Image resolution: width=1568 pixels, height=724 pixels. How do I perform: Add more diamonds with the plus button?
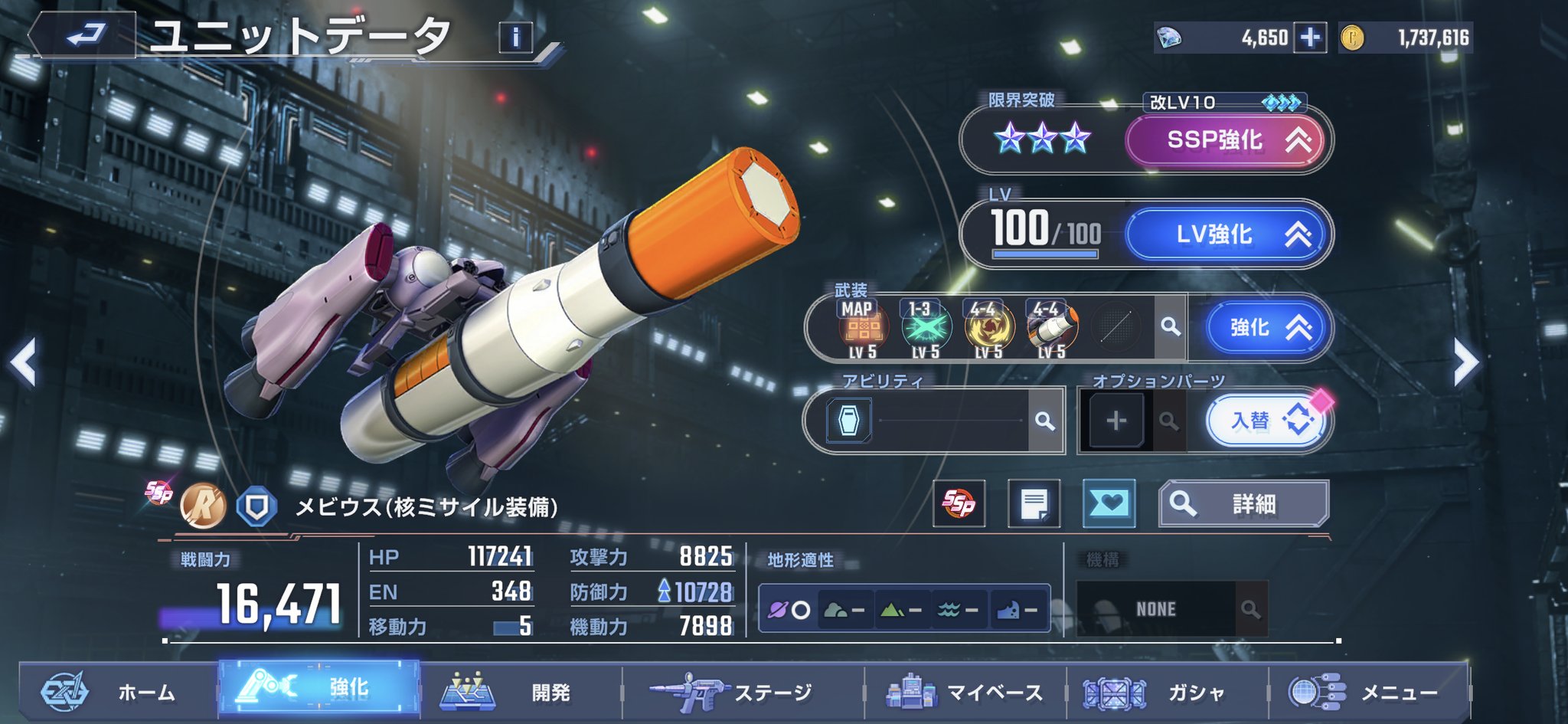1310,38
